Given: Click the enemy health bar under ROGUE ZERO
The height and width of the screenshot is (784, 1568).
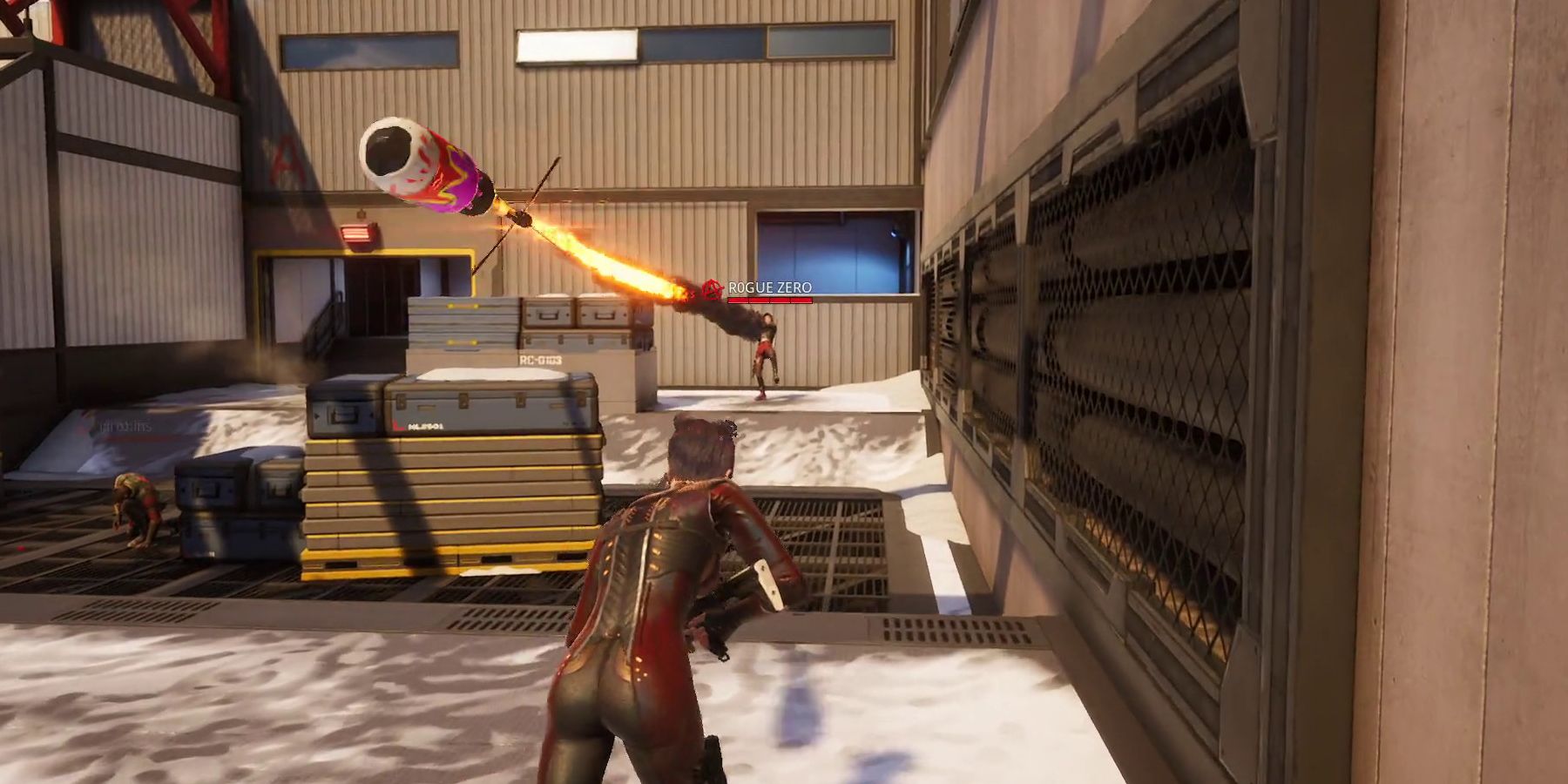Looking at the screenshot, I should 768,301.
